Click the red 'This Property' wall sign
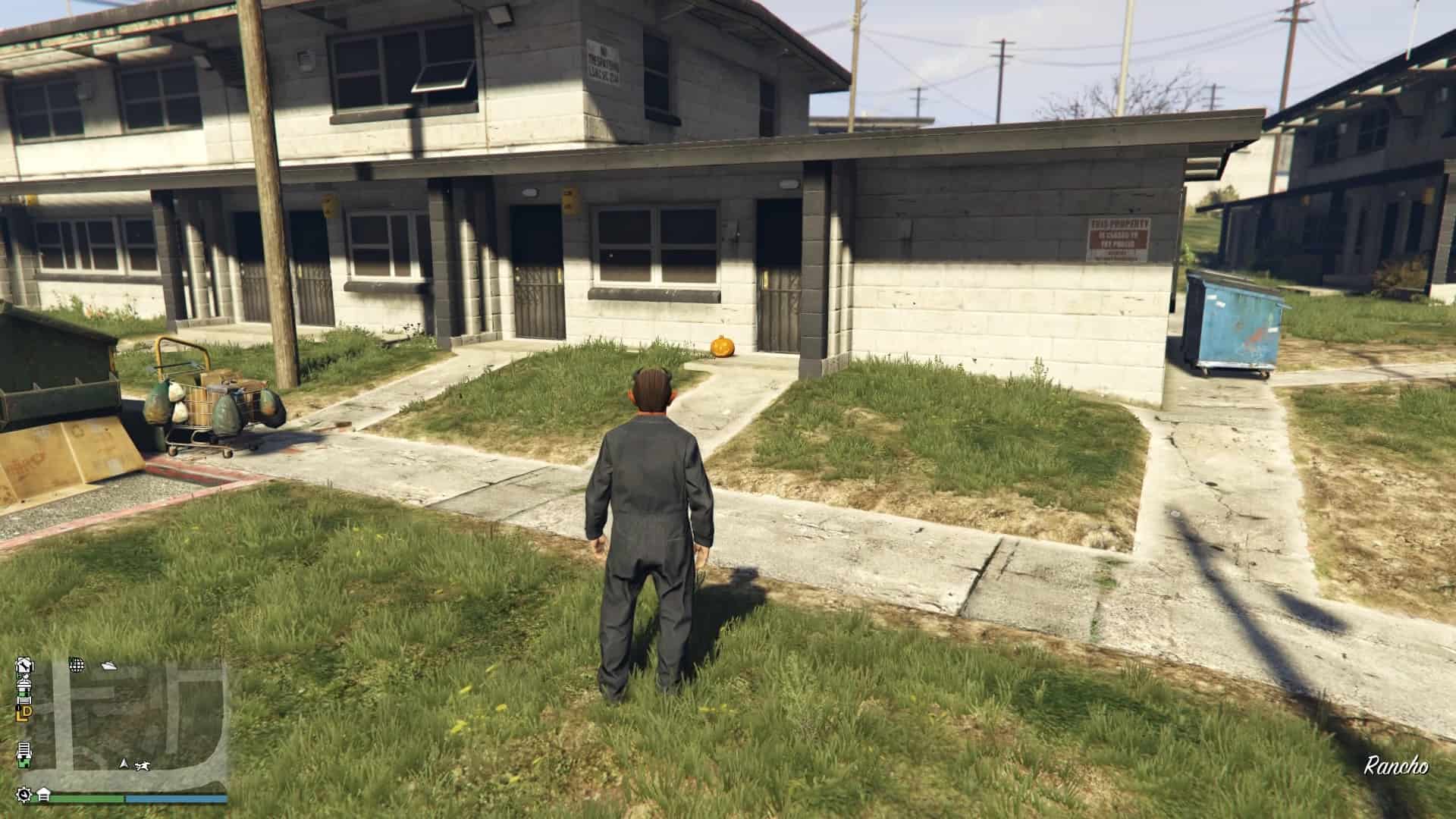The height and width of the screenshot is (819, 1456). tap(1120, 239)
